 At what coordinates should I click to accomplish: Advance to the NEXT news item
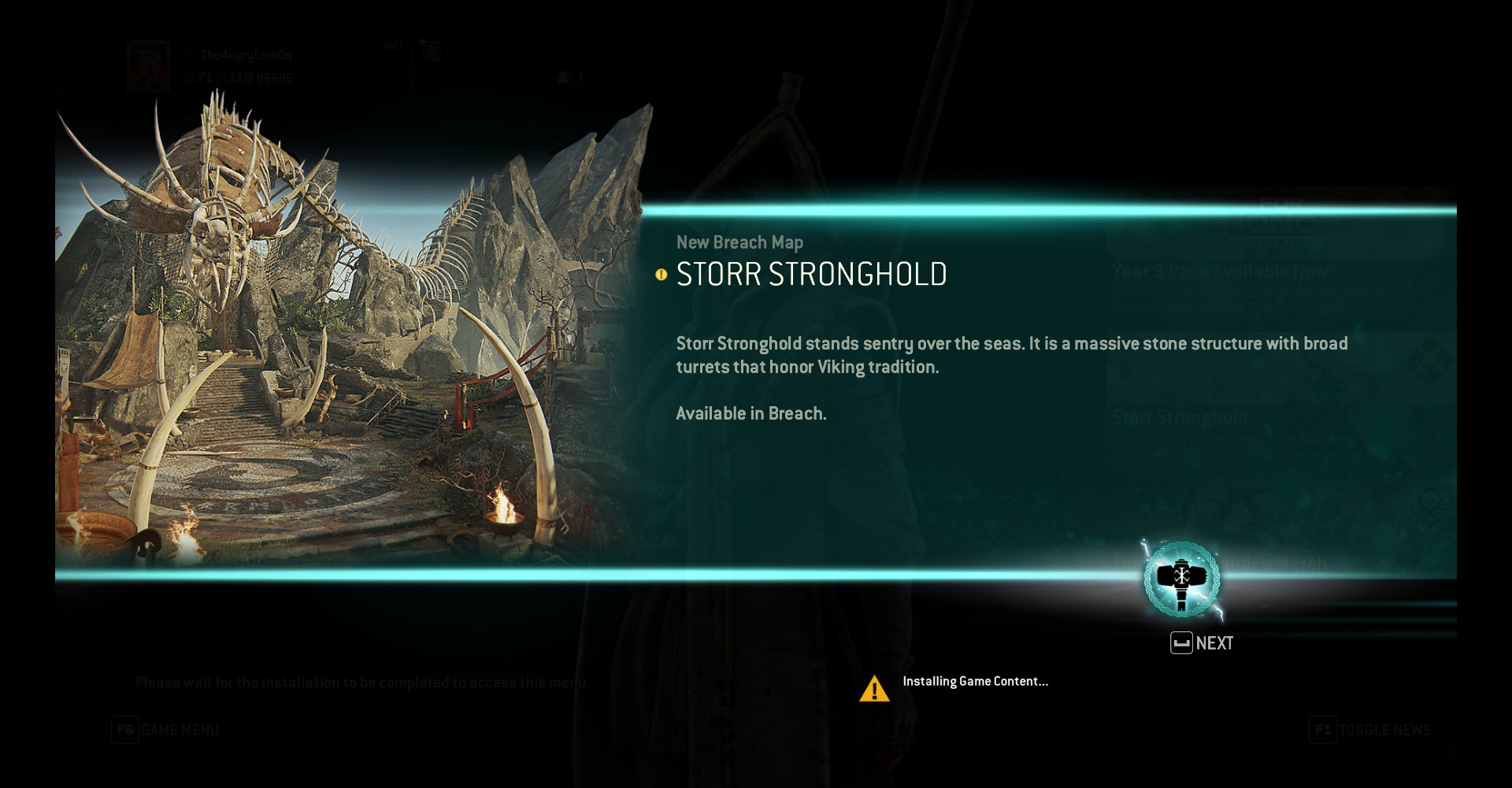(x=1202, y=643)
